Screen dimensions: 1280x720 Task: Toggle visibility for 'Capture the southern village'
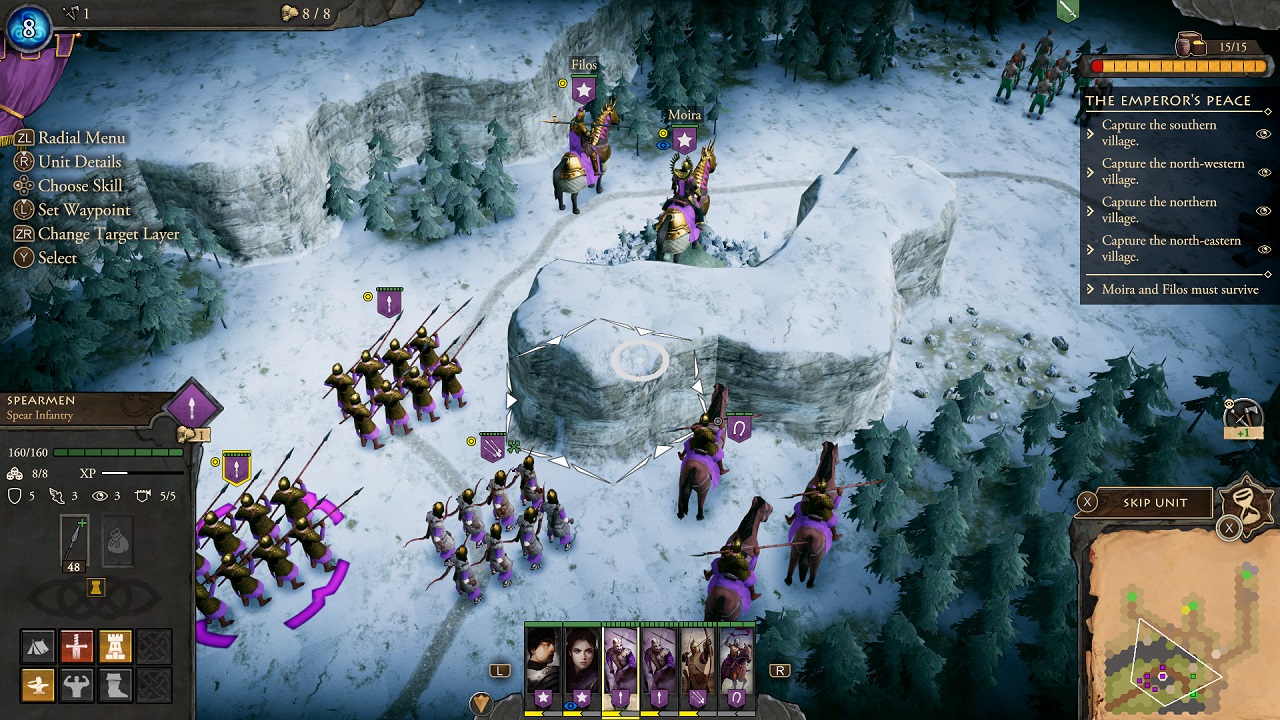pos(1262,134)
